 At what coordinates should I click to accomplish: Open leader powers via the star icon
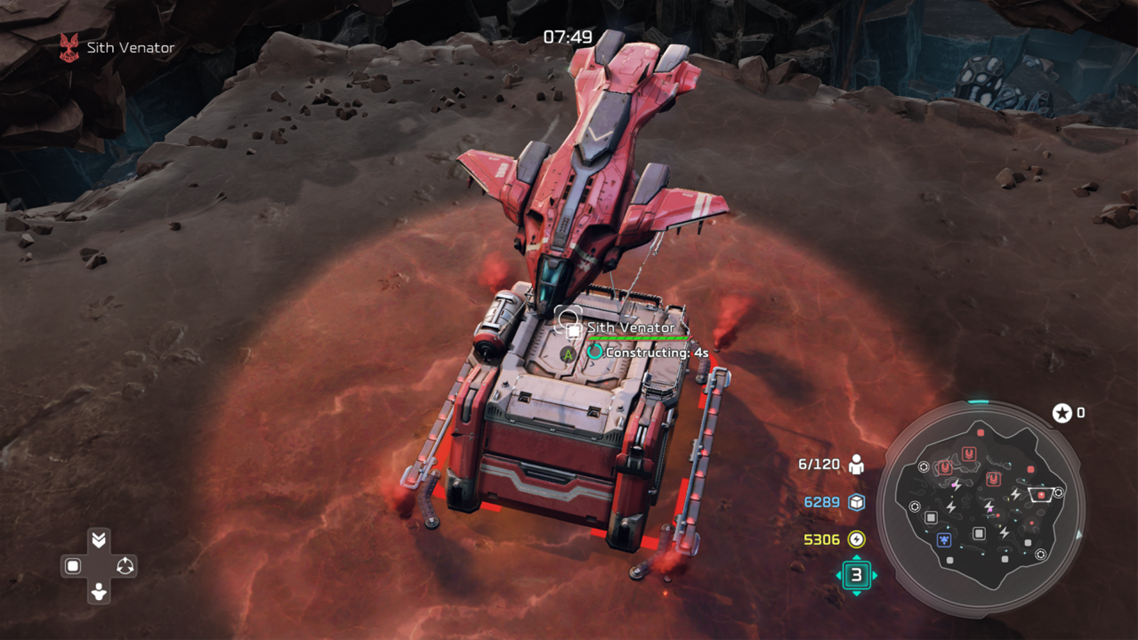[x=1062, y=413]
